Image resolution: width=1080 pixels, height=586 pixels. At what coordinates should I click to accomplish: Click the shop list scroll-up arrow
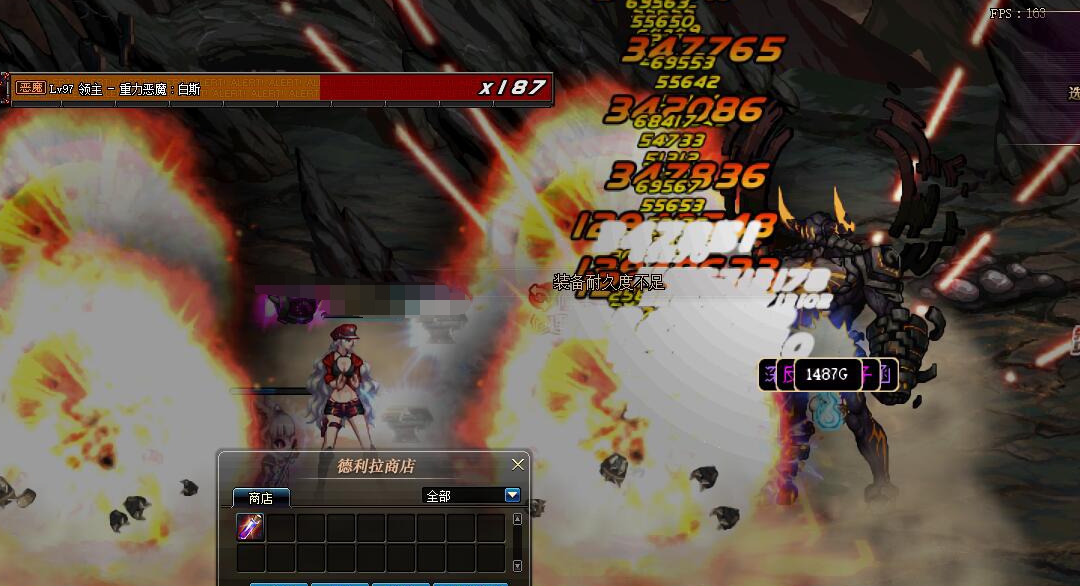pos(517,519)
